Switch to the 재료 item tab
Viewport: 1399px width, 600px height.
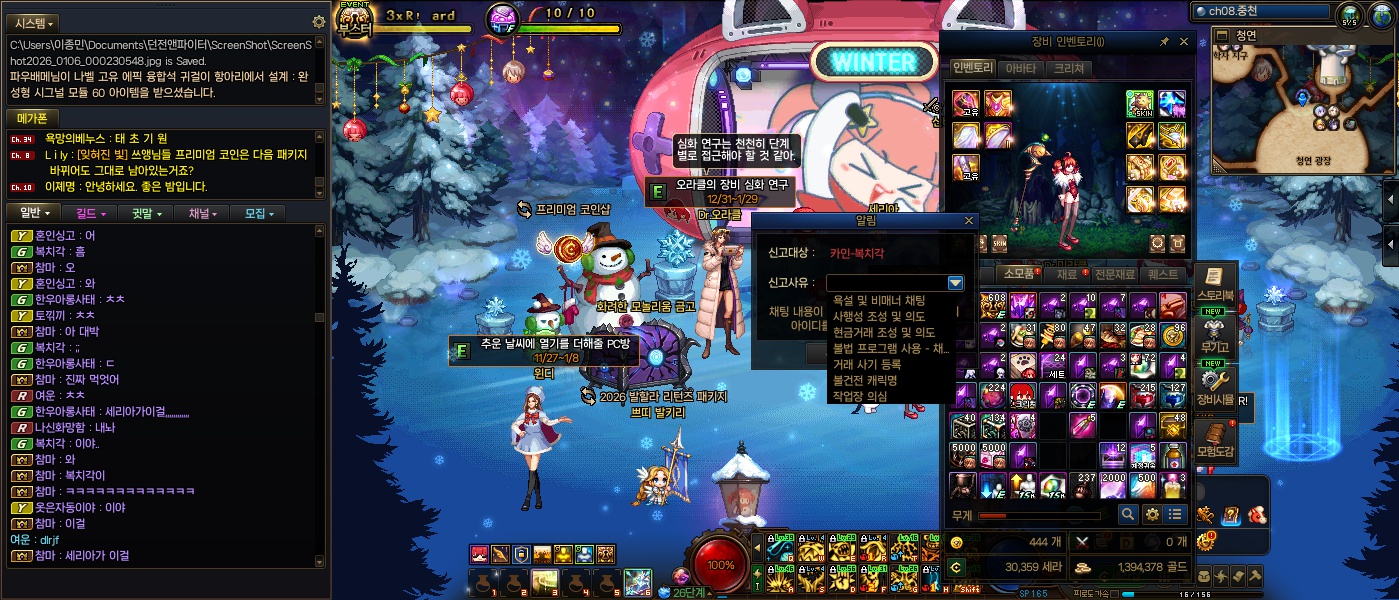(x=1066, y=274)
